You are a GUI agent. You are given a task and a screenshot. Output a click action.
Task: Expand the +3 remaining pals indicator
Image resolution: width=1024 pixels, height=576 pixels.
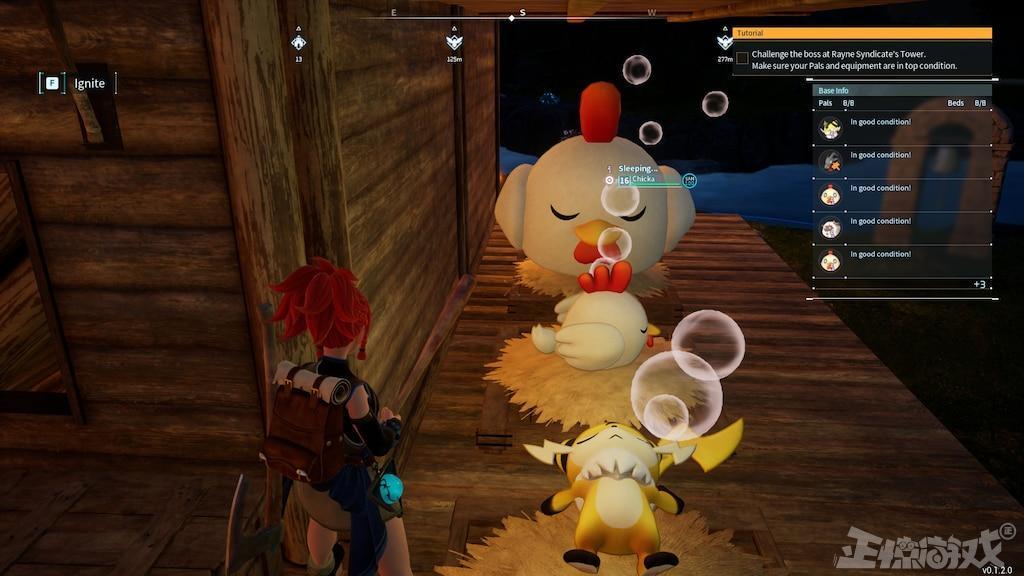coord(978,285)
